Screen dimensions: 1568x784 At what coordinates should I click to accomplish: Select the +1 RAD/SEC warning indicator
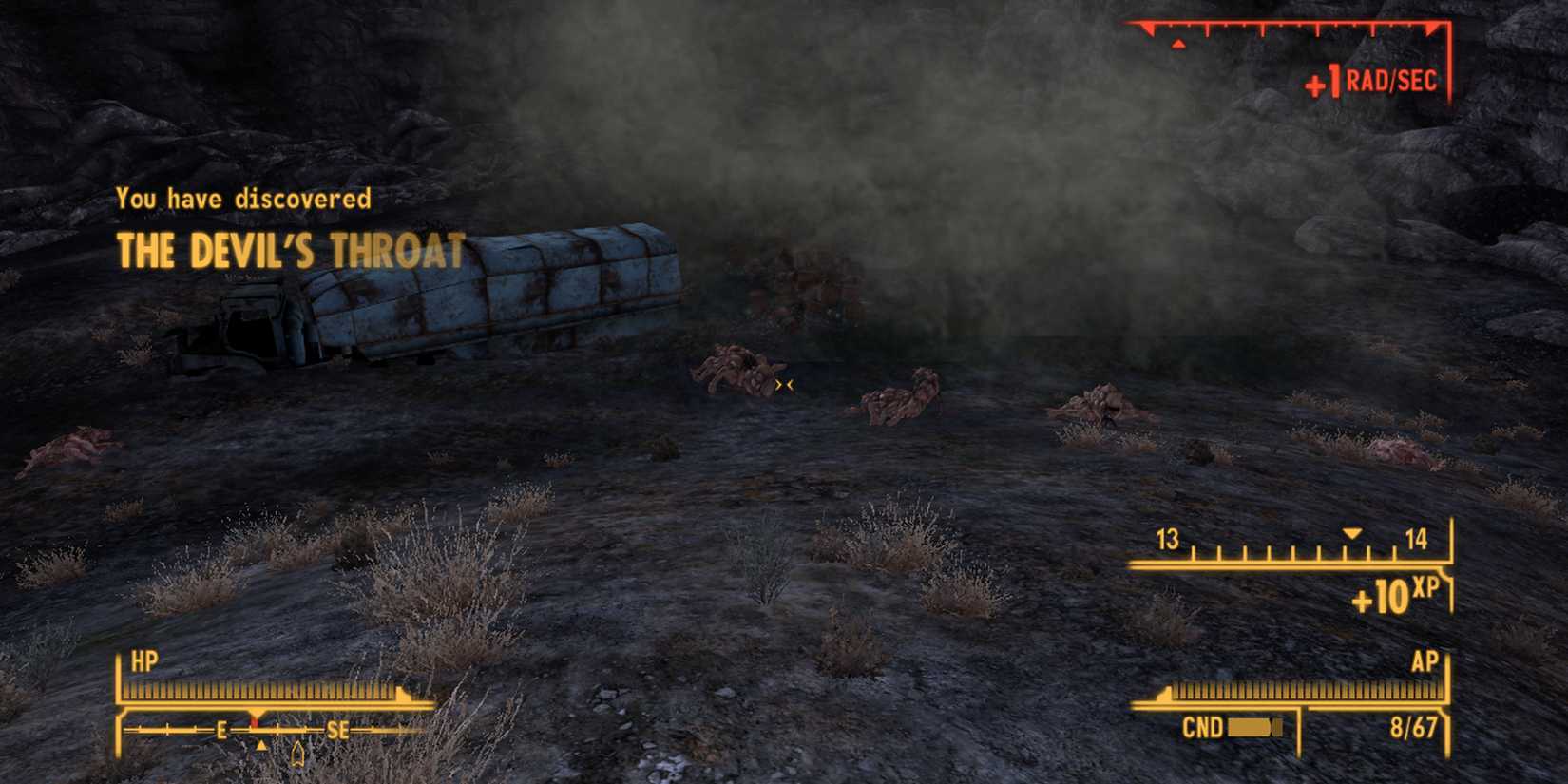tap(1371, 81)
